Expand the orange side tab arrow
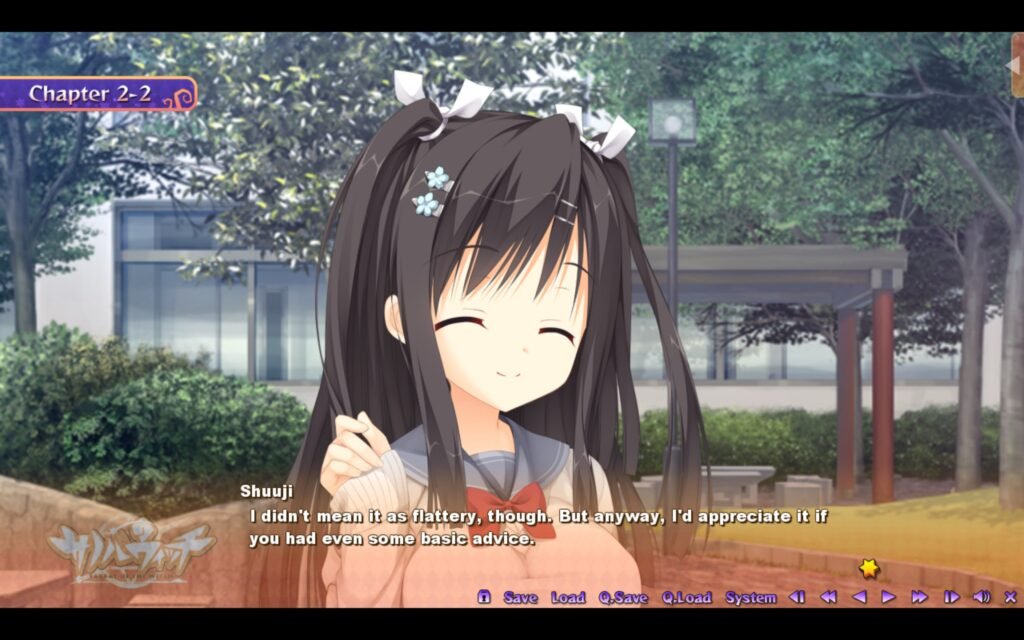 pos(1014,66)
